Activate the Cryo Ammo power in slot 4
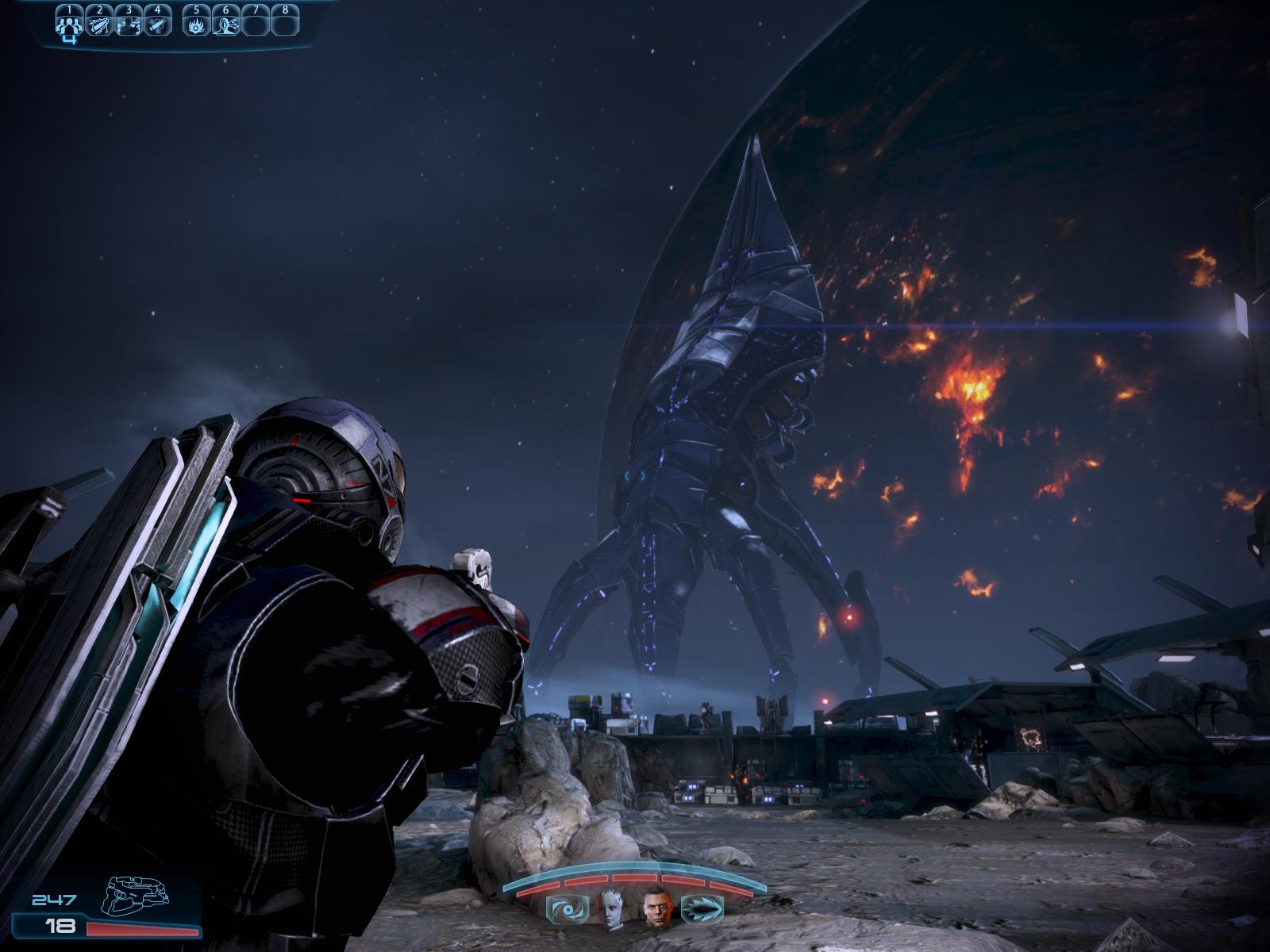This screenshot has height=952, width=1270. (x=158, y=25)
